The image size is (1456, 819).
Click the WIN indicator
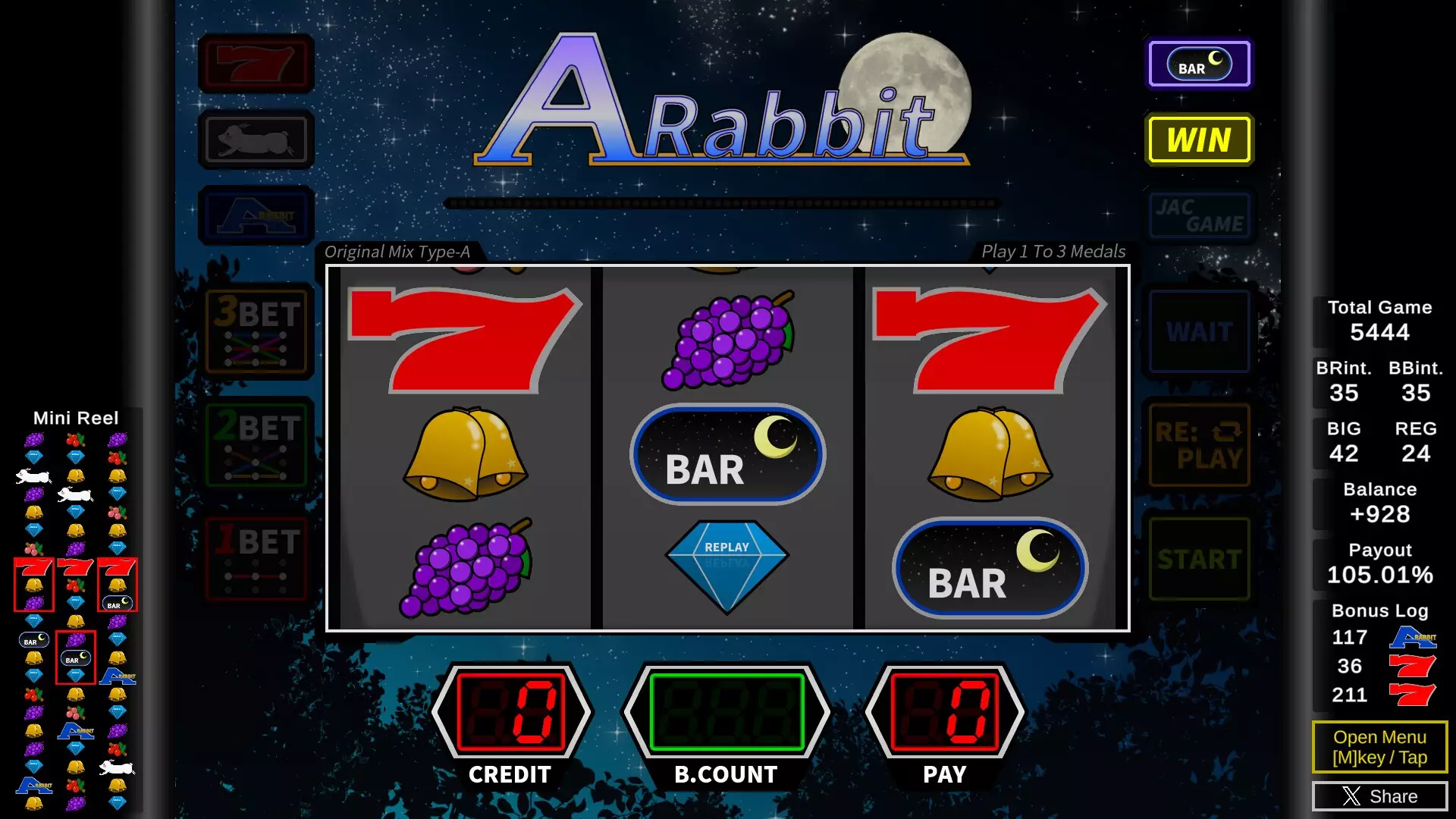(x=1199, y=140)
